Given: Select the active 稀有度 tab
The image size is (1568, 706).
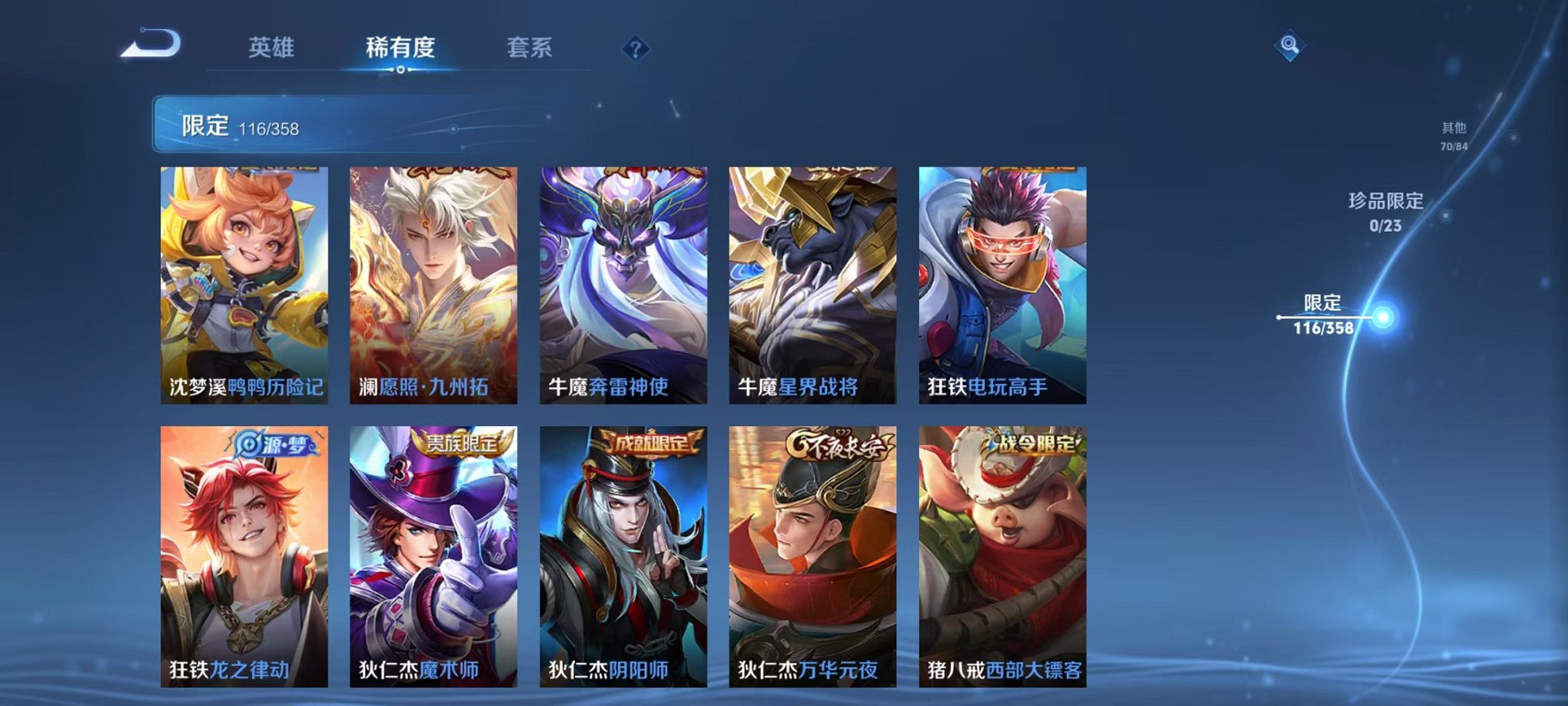Looking at the screenshot, I should coord(399,48).
